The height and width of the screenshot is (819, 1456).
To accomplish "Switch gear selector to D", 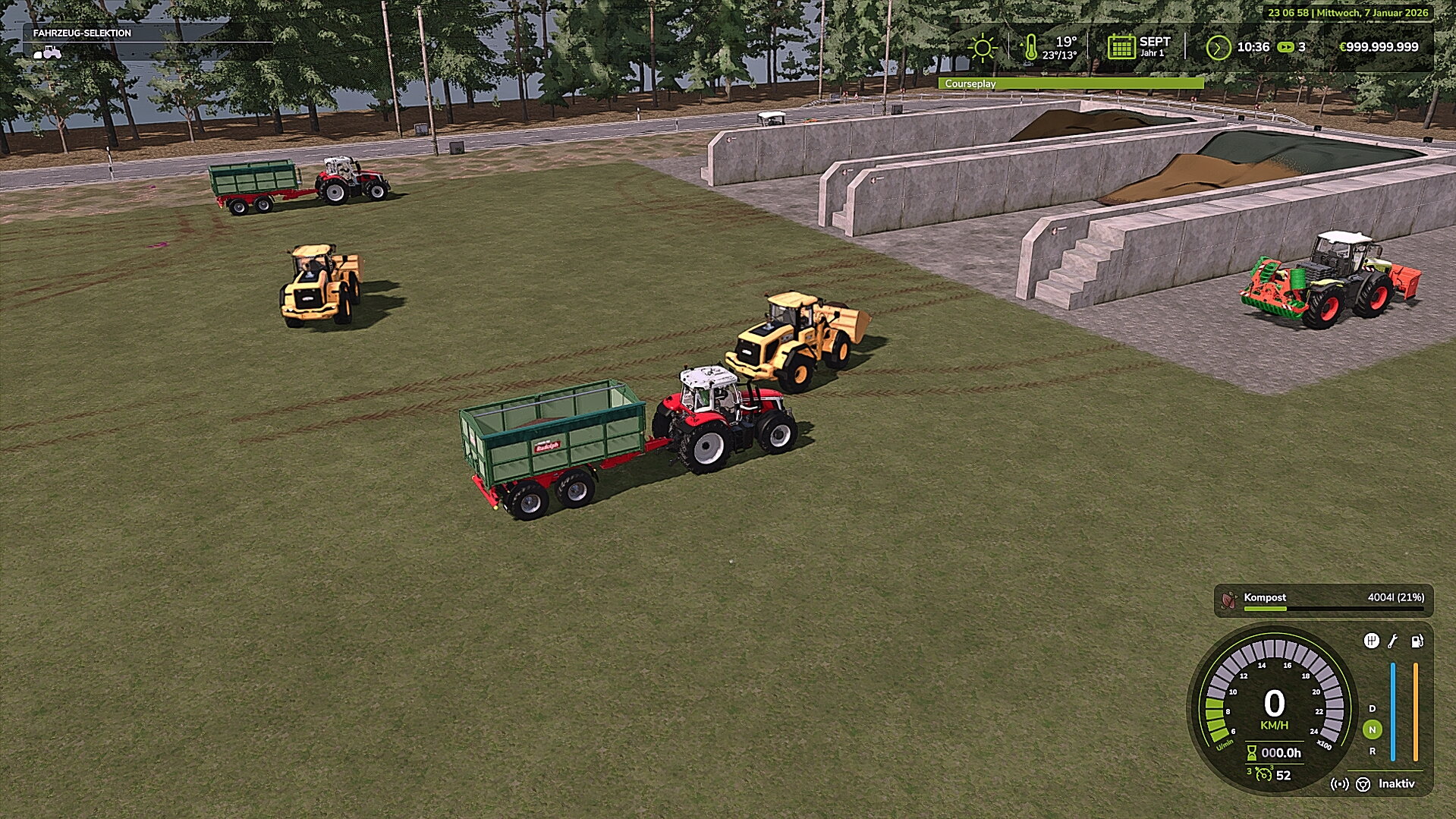I will pyautogui.click(x=1373, y=709).
